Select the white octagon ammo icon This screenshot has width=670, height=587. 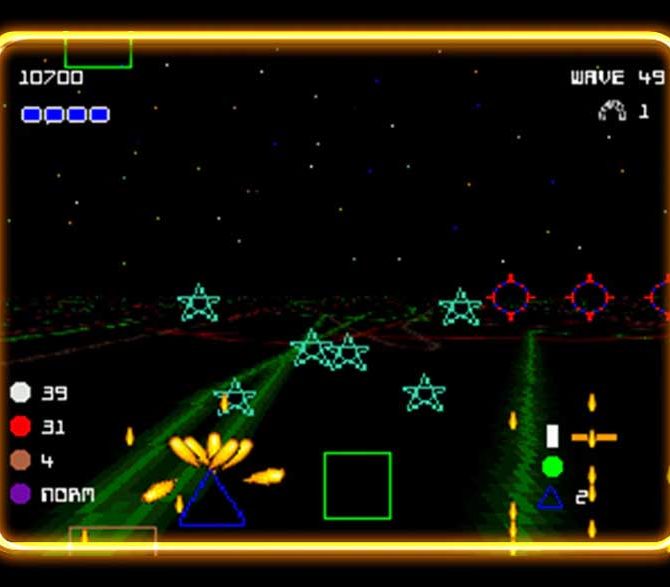[x=21, y=393]
